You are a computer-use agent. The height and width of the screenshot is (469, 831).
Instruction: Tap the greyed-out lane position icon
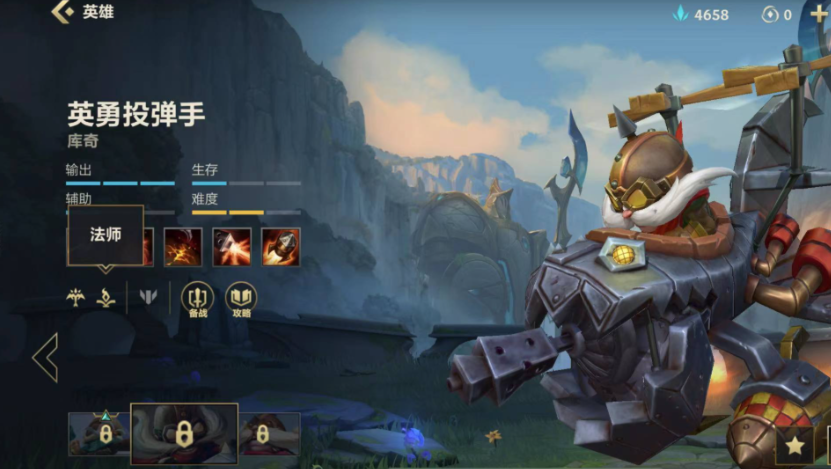148,297
